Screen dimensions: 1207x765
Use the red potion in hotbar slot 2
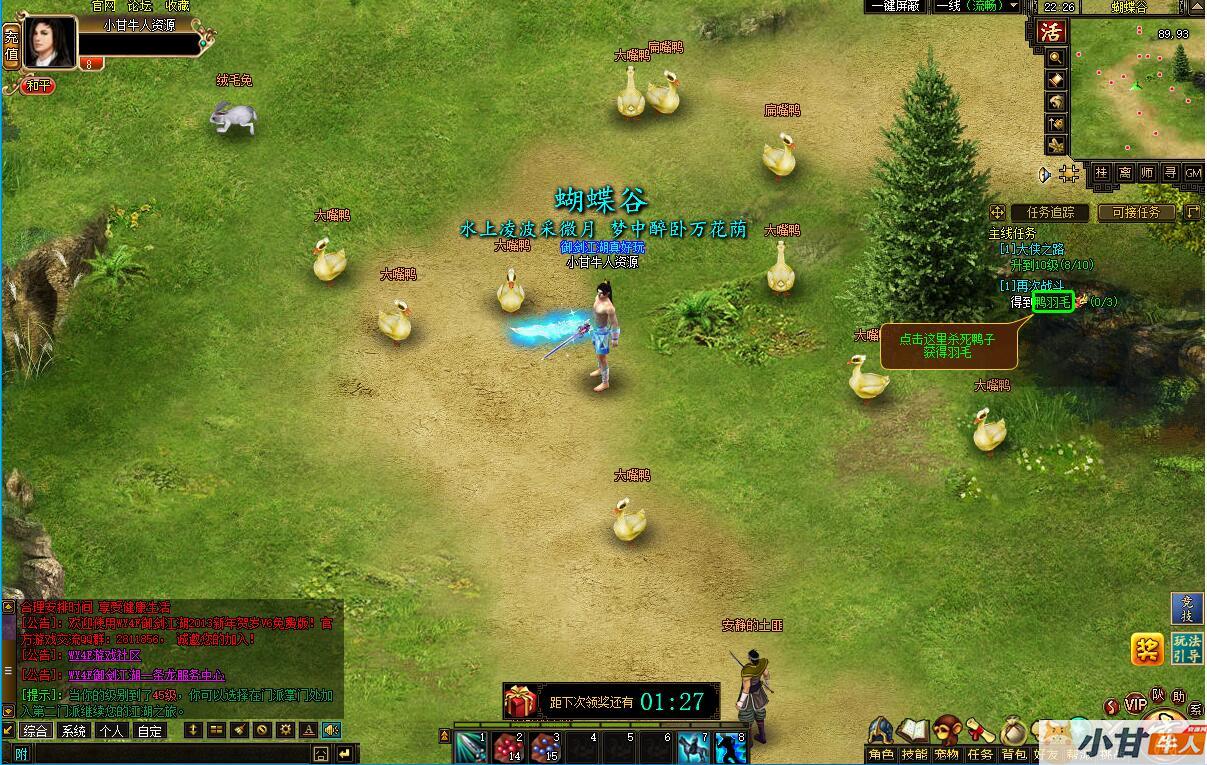[x=508, y=748]
